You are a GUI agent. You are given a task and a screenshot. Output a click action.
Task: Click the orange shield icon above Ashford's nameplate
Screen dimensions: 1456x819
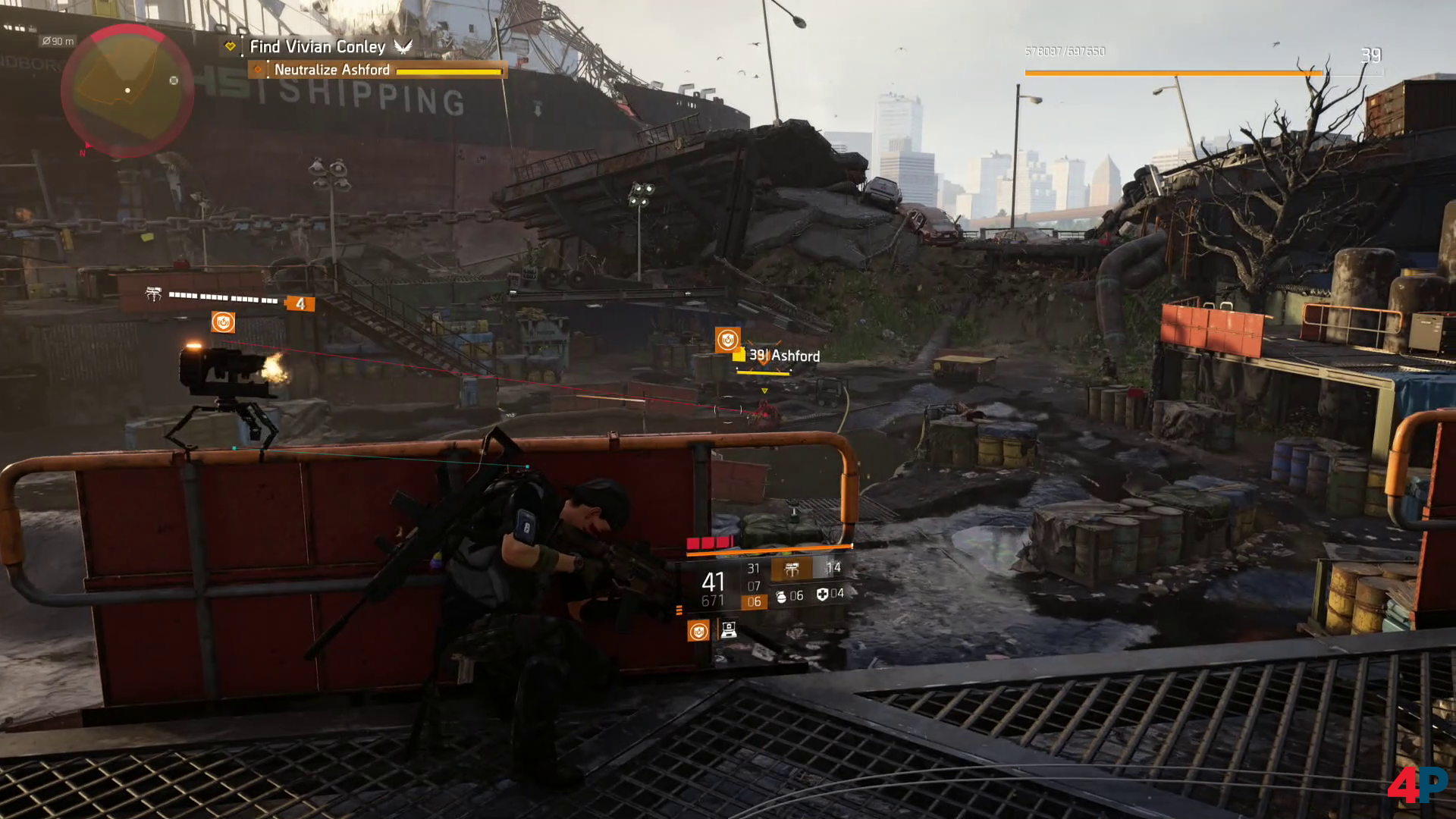point(727,340)
